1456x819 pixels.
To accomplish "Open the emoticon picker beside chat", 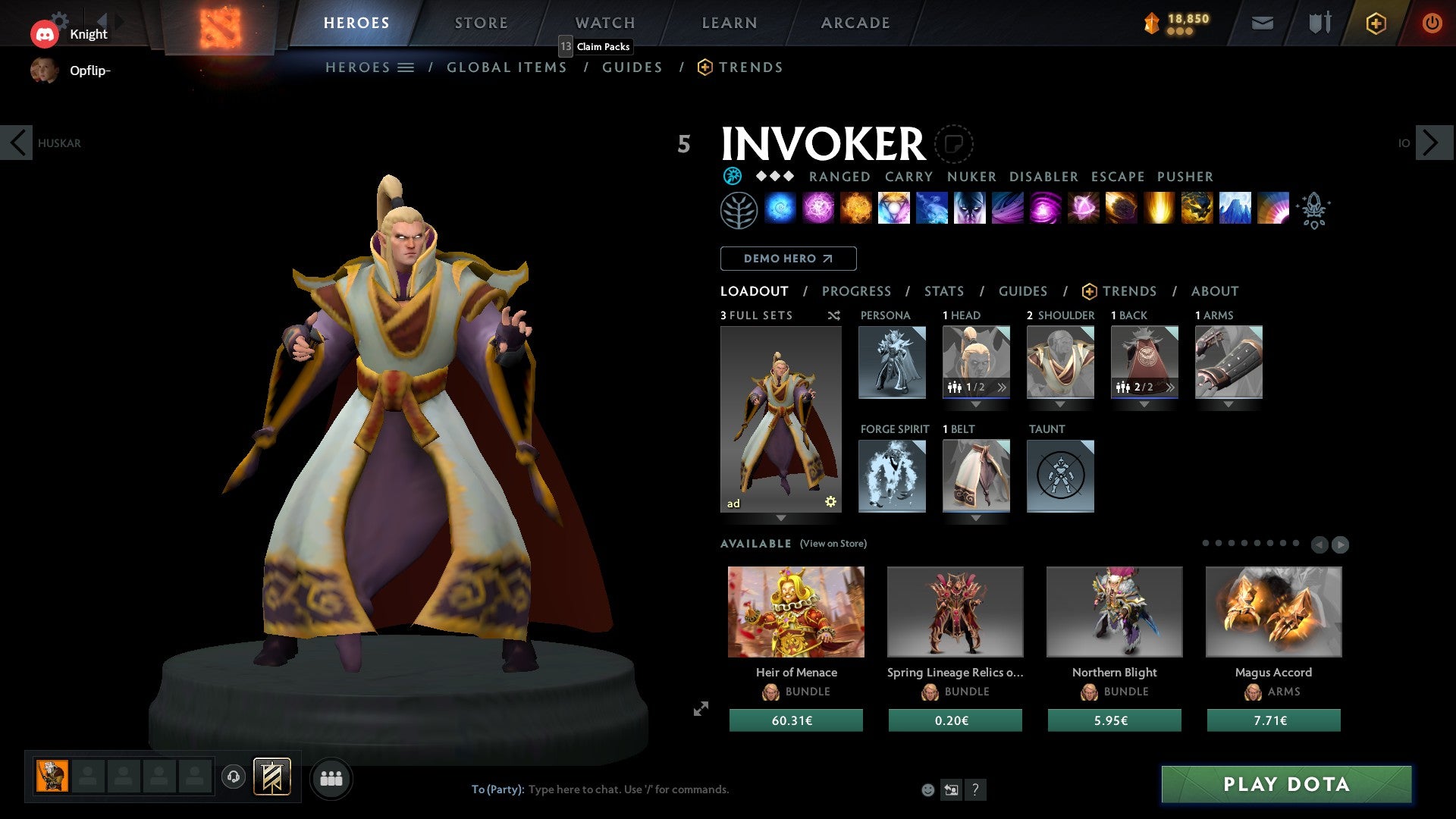I will pos(927,789).
